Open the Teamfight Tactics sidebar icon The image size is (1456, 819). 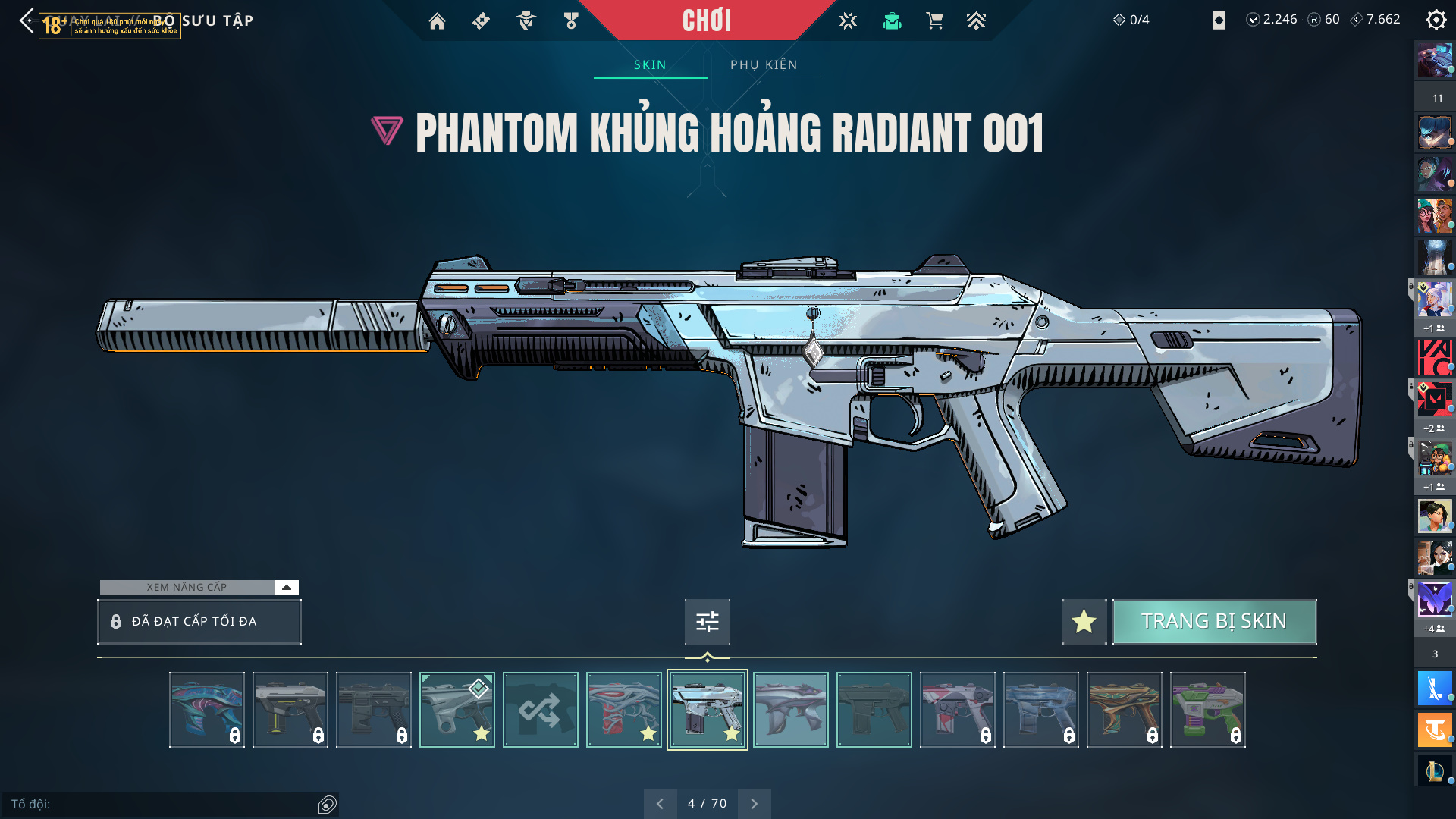(1435, 730)
